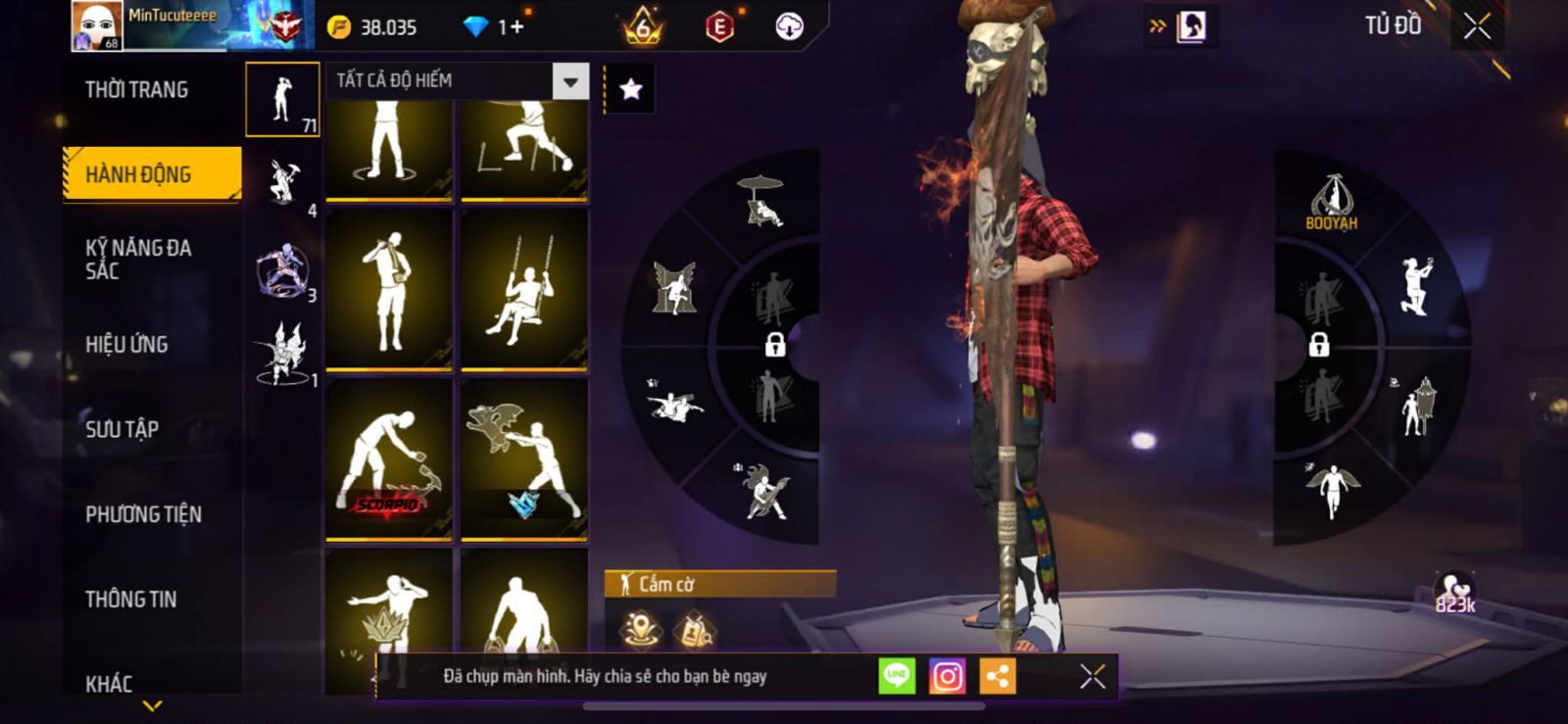This screenshot has height=724, width=1568.
Task: Close the wardrobe screen
Action: (x=1477, y=26)
